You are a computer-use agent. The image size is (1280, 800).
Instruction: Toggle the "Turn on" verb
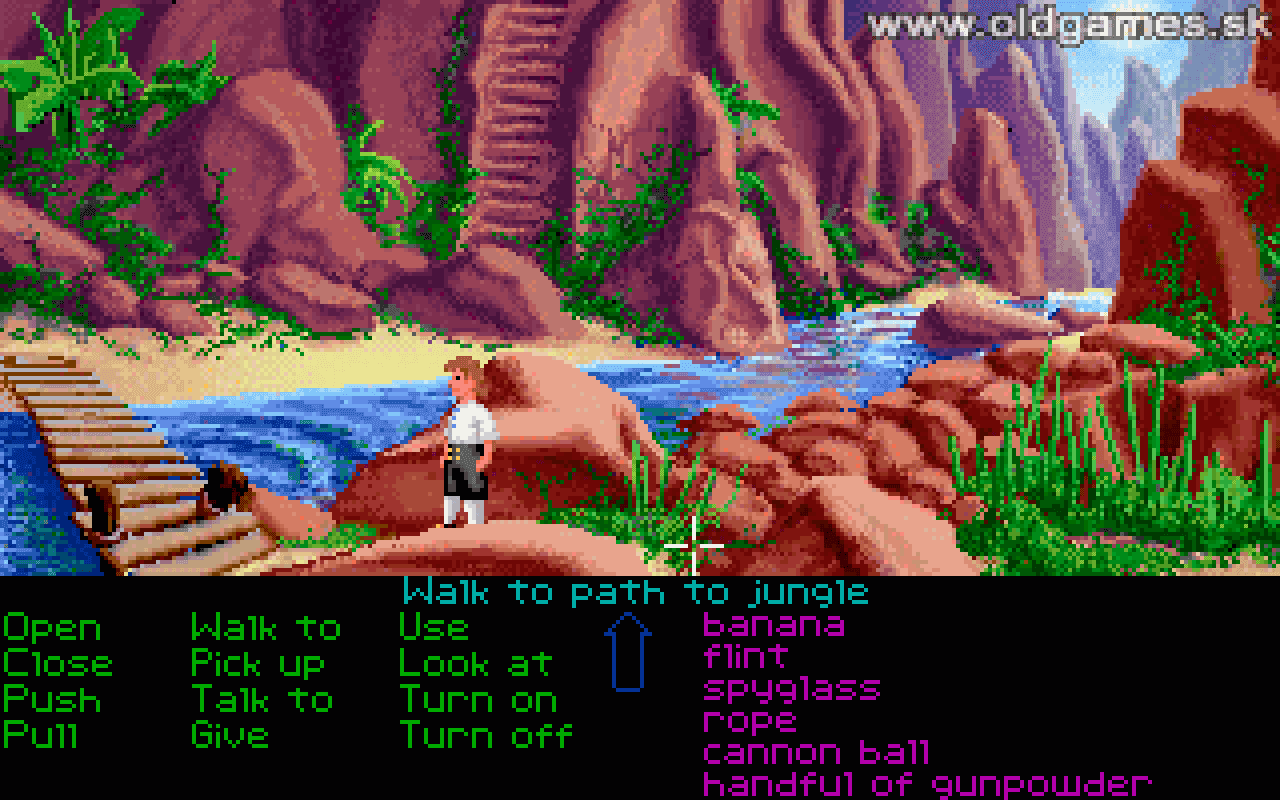click(478, 700)
